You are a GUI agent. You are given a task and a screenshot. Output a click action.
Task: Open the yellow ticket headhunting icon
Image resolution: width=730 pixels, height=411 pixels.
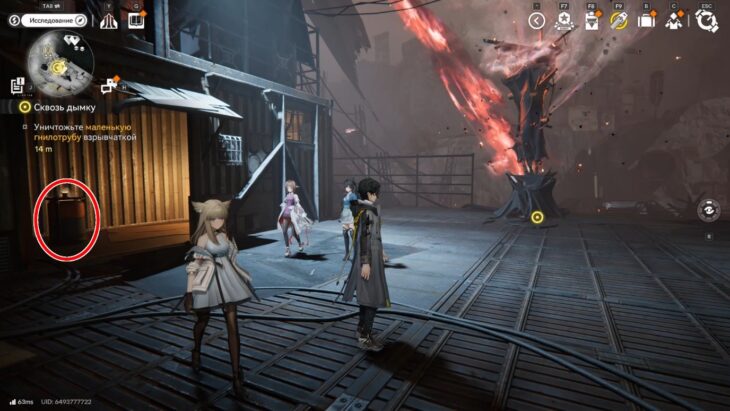[619, 20]
